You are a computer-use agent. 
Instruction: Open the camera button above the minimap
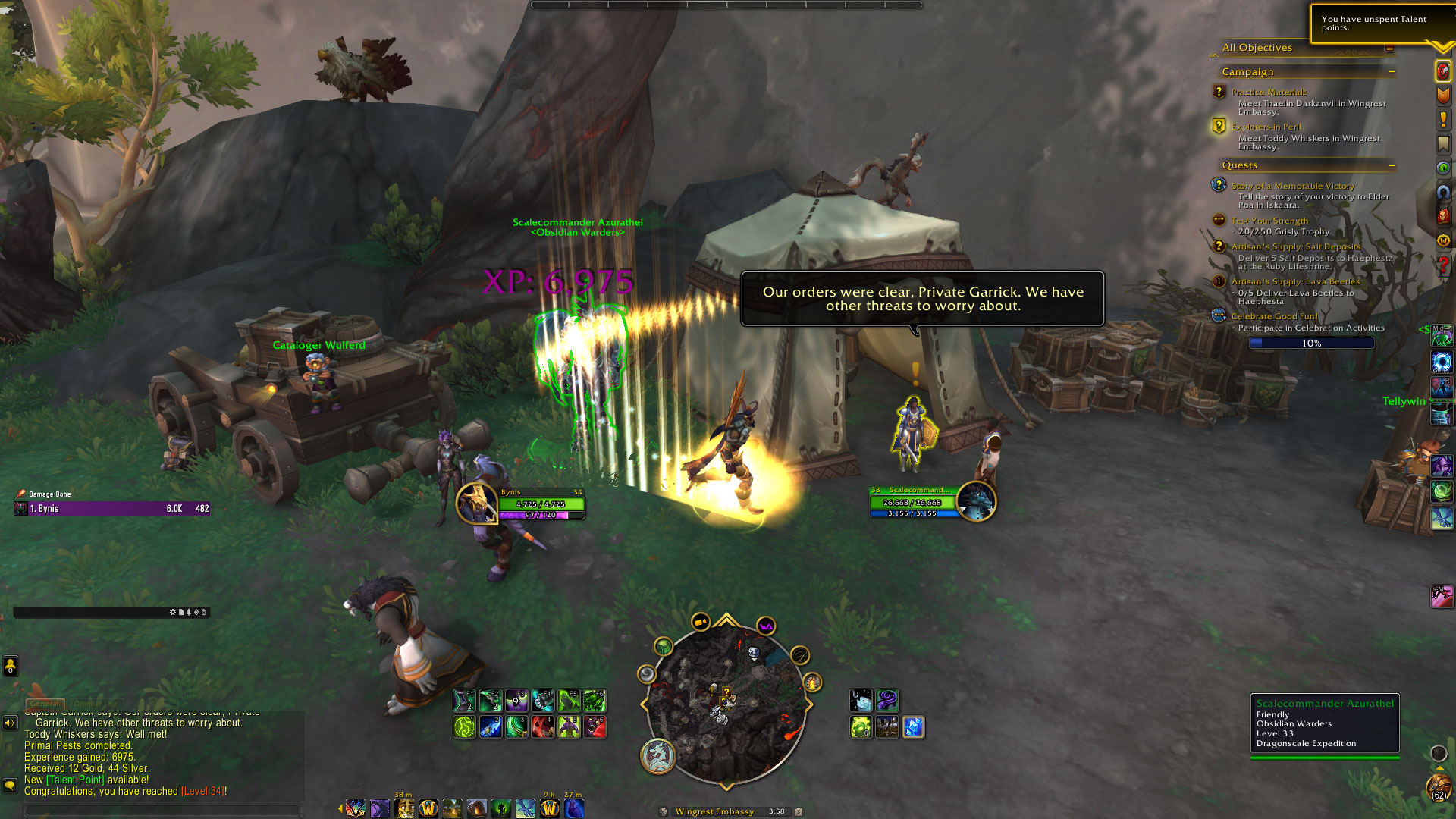click(700, 623)
